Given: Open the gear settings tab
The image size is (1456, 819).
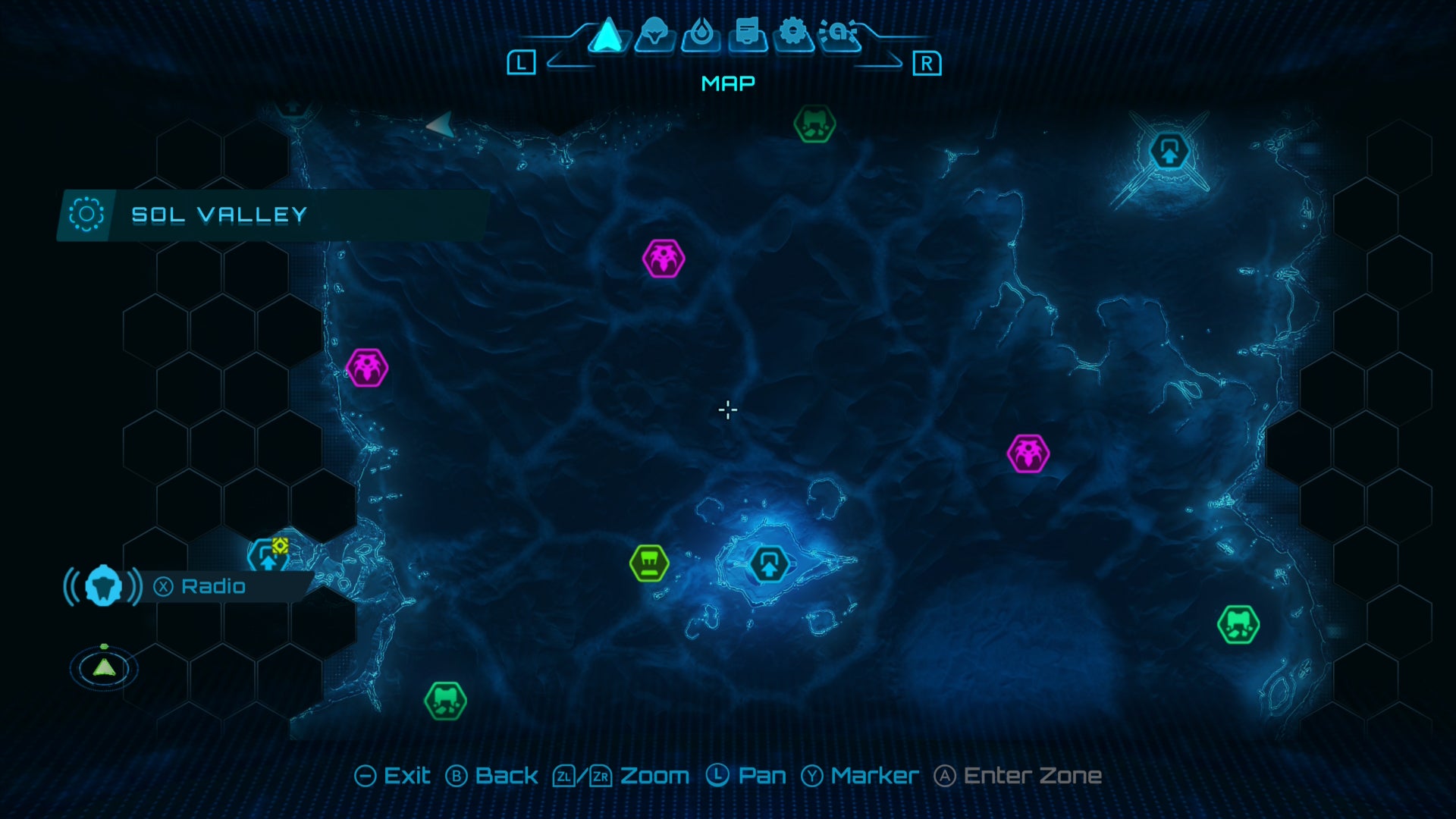Looking at the screenshot, I should pyautogui.click(x=793, y=34).
